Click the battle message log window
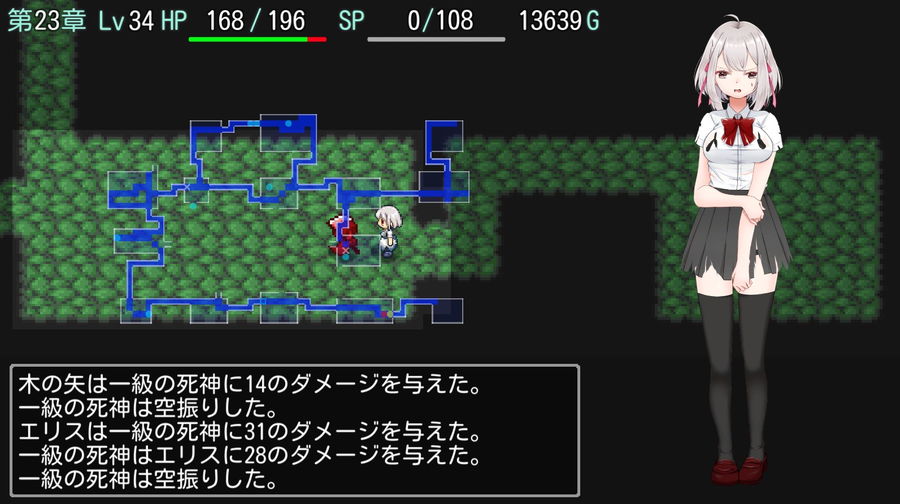This screenshot has height=504, width=900. point(295,430)
